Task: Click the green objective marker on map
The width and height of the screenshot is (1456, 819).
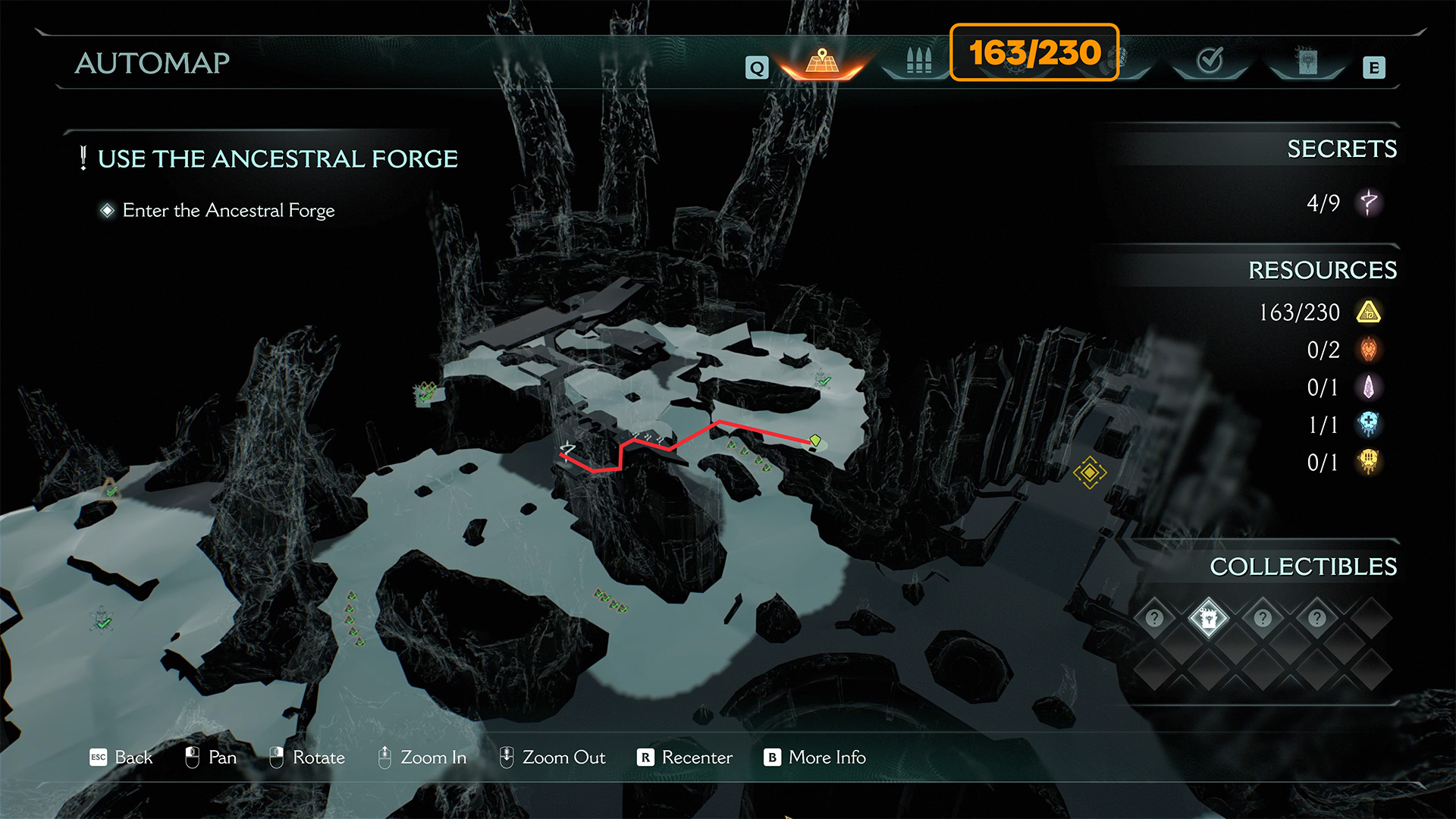Action: click(815, 441)
